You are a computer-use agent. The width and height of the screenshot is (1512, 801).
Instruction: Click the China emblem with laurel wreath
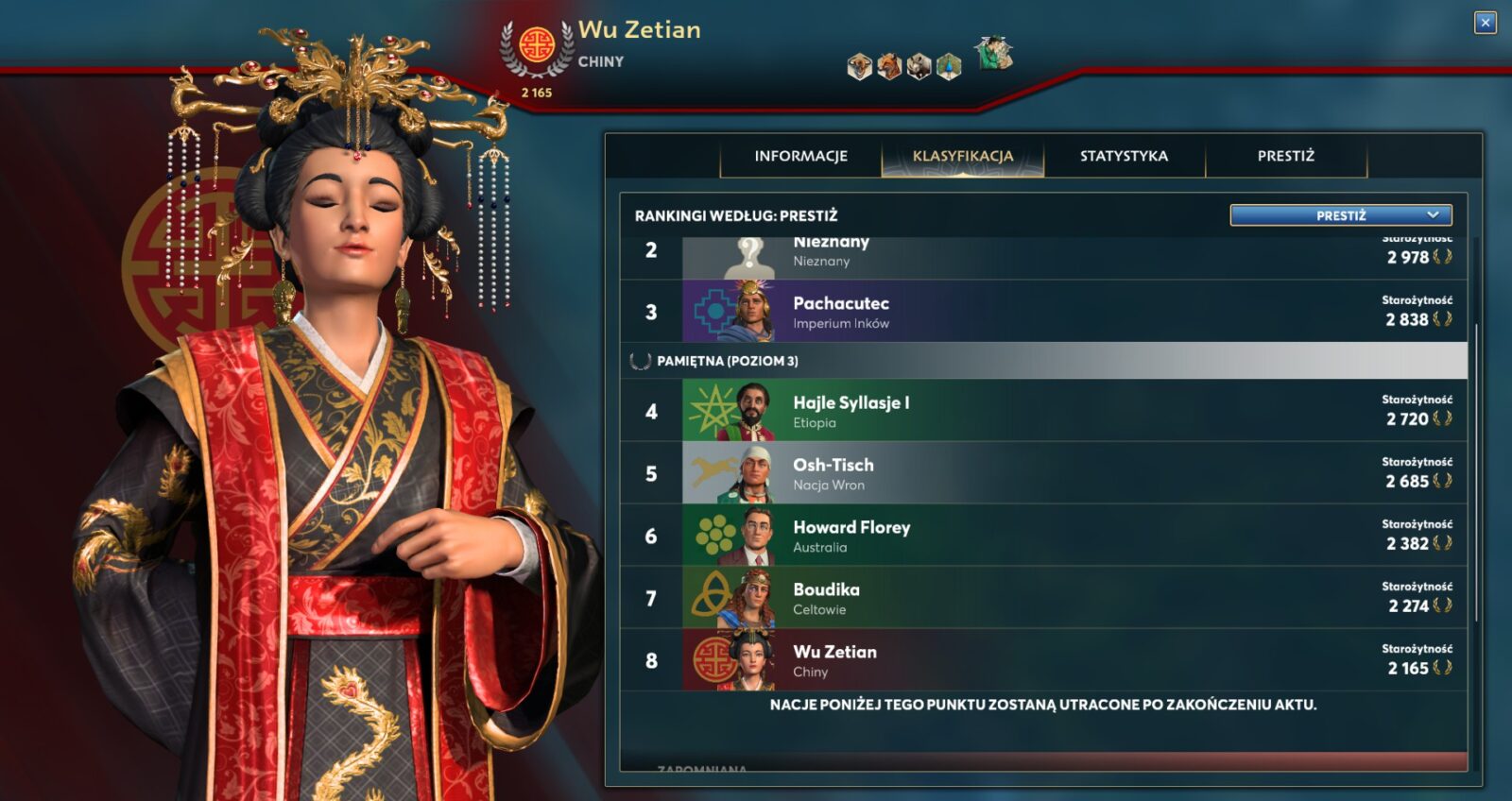pyautogui.click(x=536, y=46)
